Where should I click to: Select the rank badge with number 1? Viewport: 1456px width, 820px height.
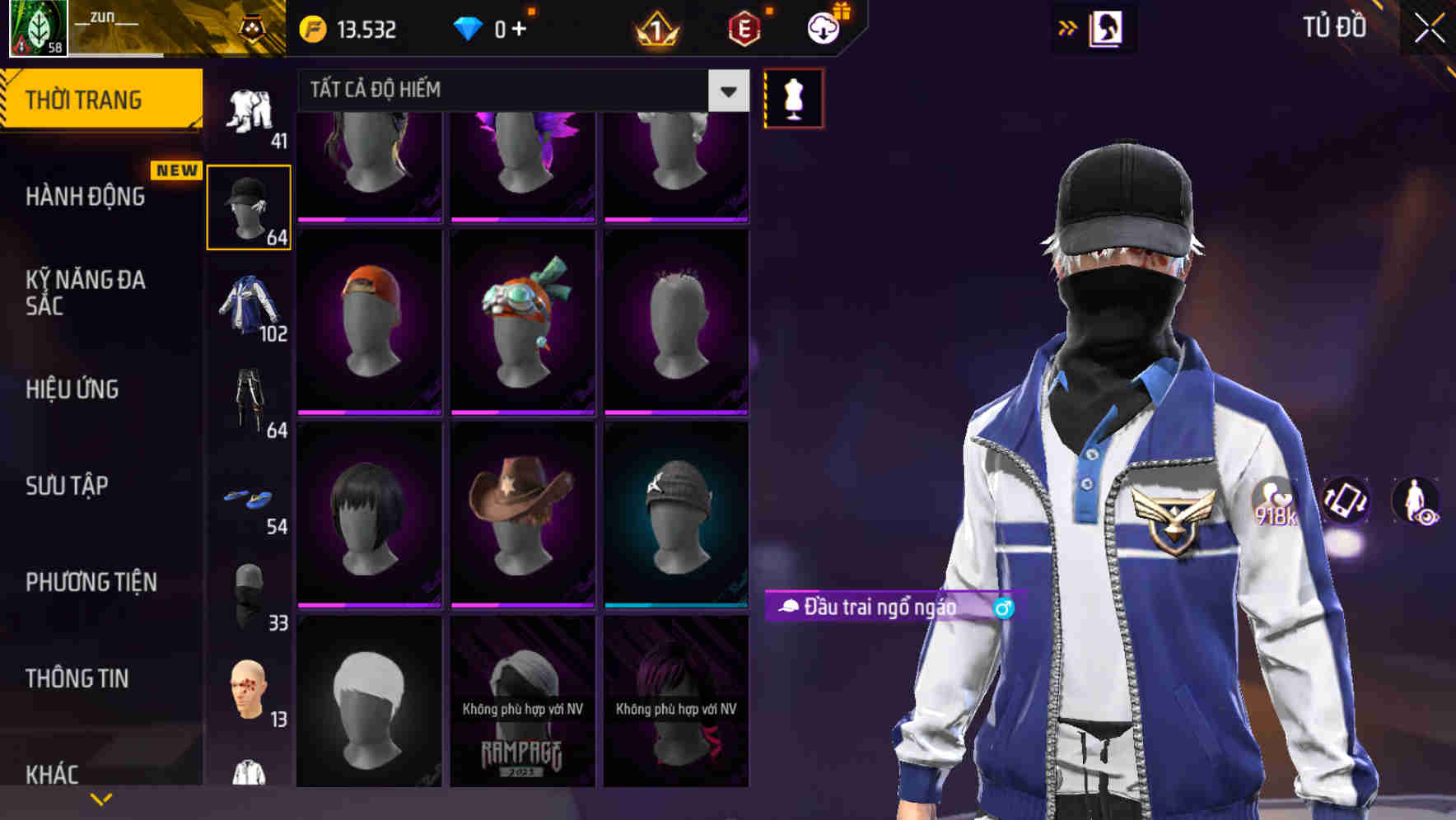(655, 28)
